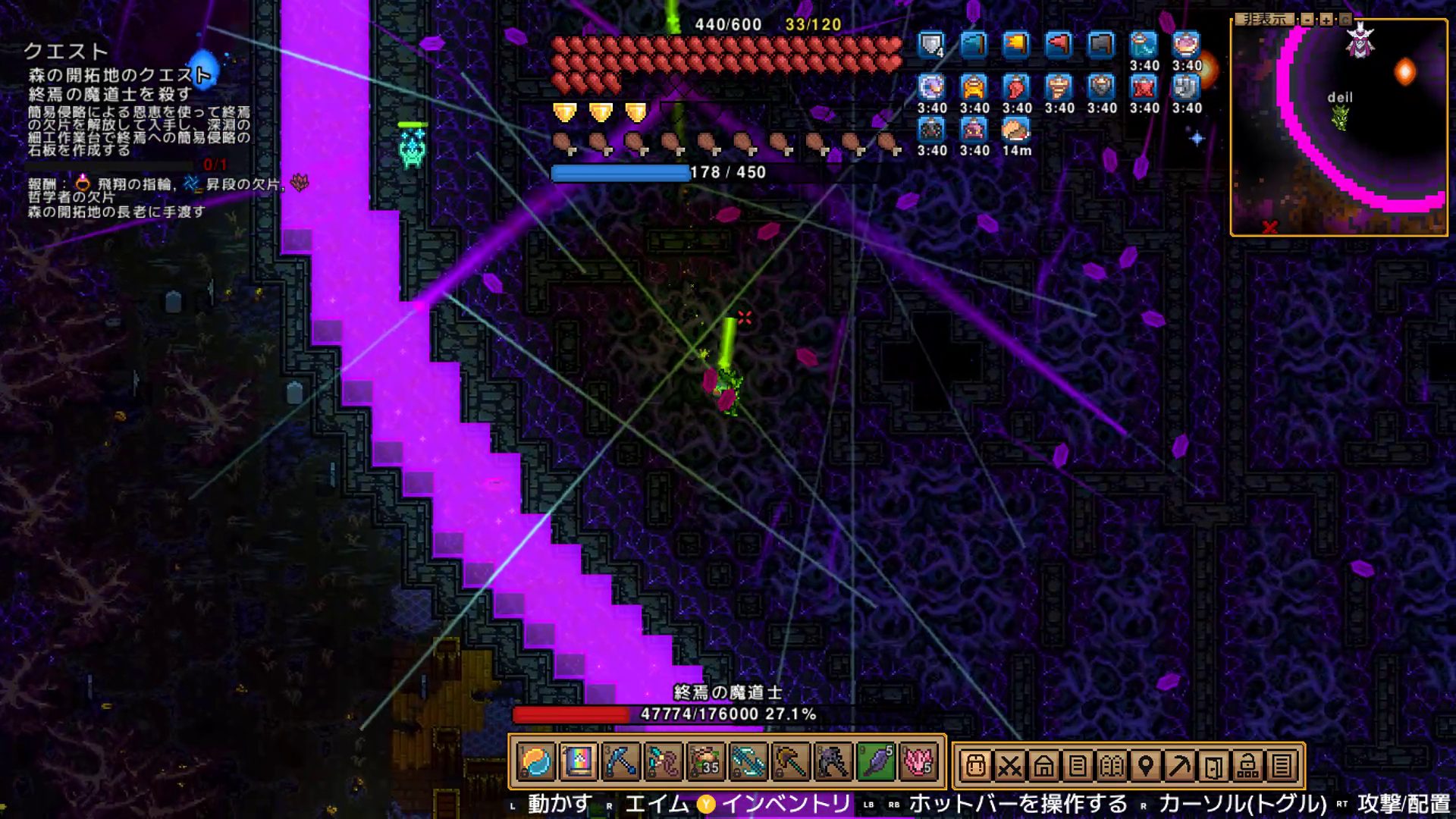This screenshot has width=1456, height=819.
Task: Open the house settlement button
Action: pos(1043,766)
